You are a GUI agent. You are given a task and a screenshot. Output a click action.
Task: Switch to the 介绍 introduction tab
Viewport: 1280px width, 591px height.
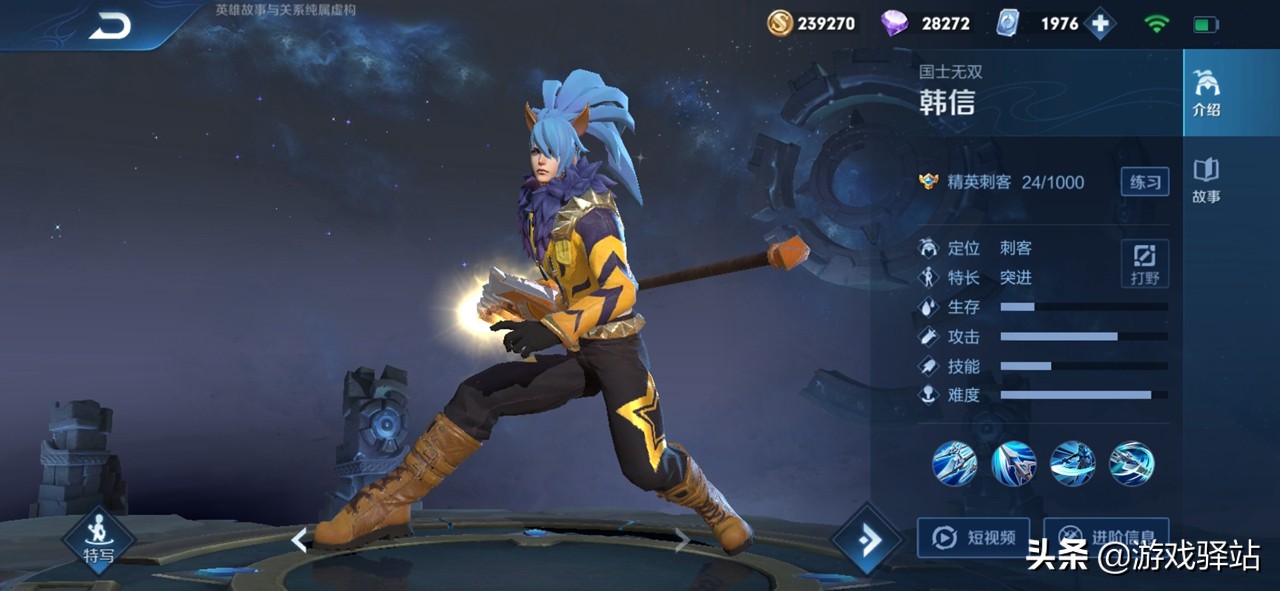coord(1206,93)
